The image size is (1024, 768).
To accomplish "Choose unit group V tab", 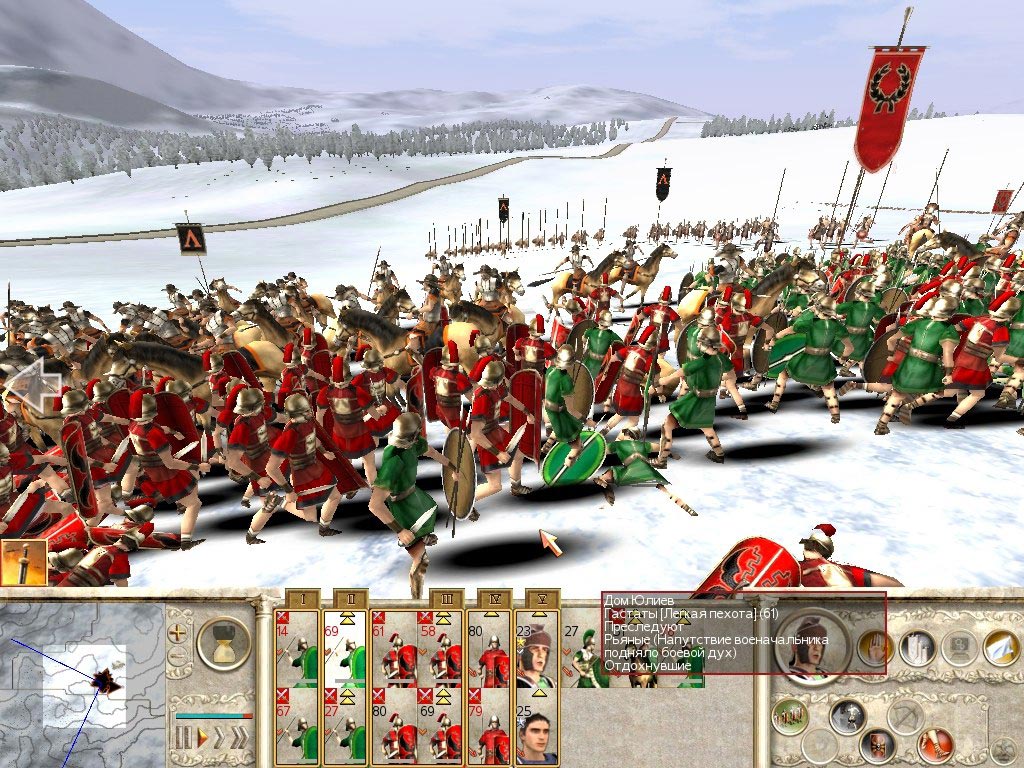I will (542, 598).
